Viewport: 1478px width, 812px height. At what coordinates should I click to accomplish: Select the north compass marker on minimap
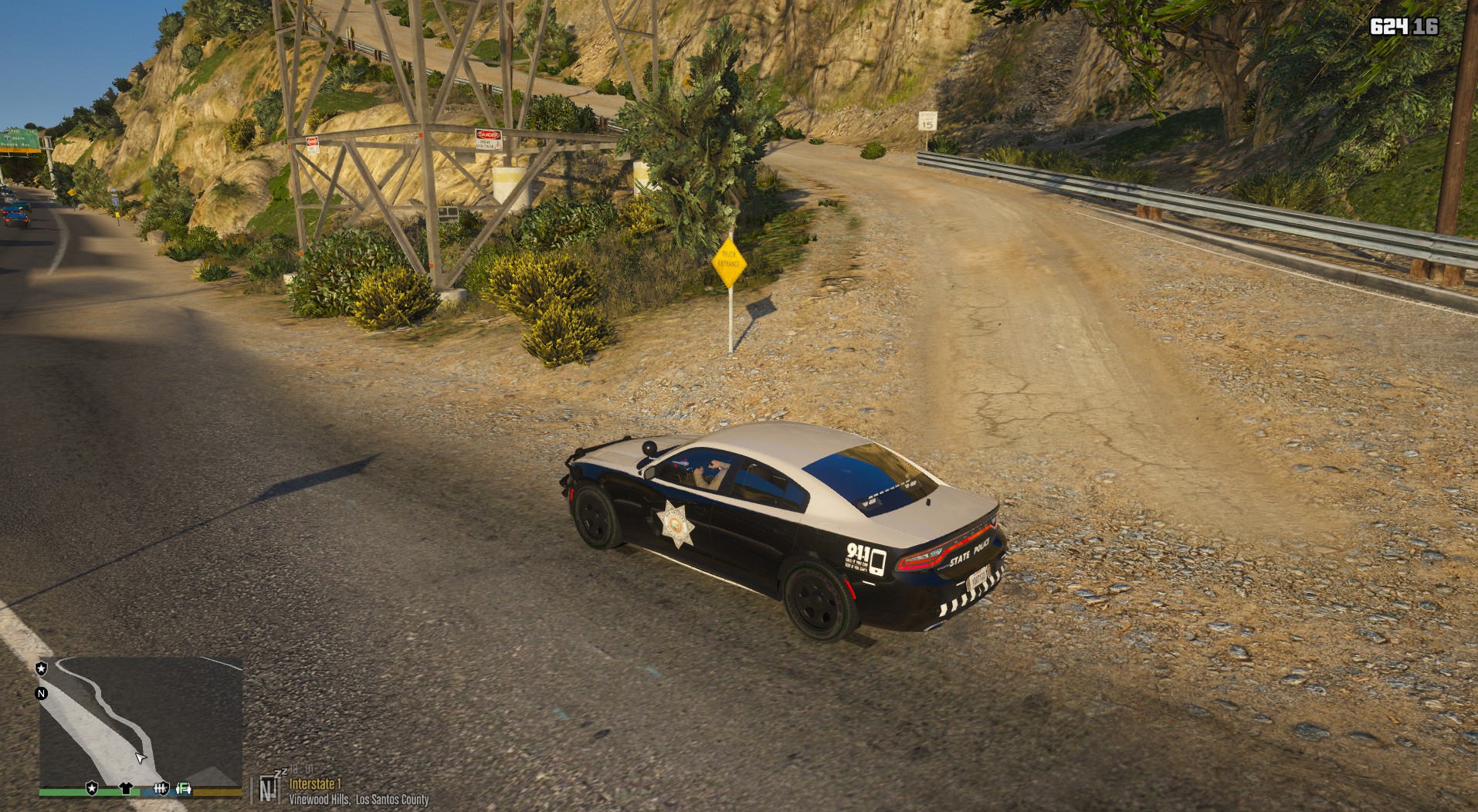pyautogui.click(x=42, y=693)
